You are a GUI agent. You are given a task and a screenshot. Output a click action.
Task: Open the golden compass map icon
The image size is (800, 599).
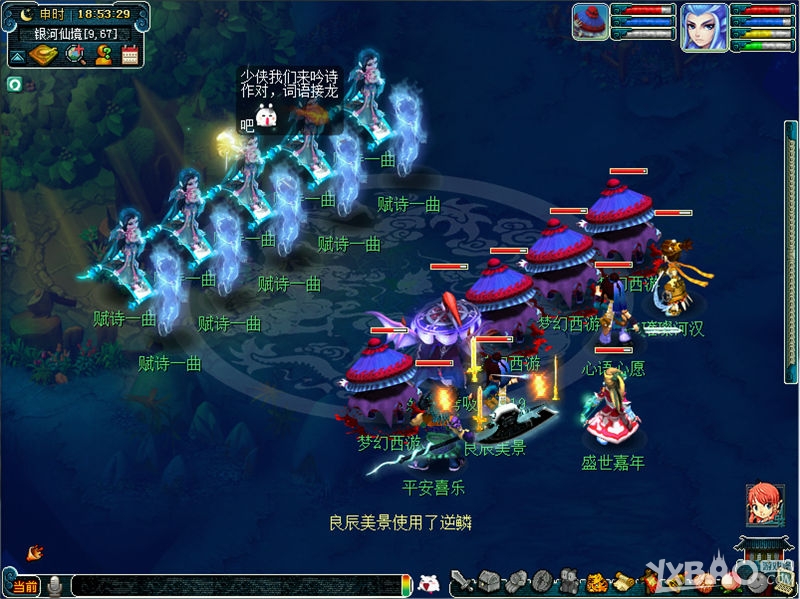tap(44, 54)
